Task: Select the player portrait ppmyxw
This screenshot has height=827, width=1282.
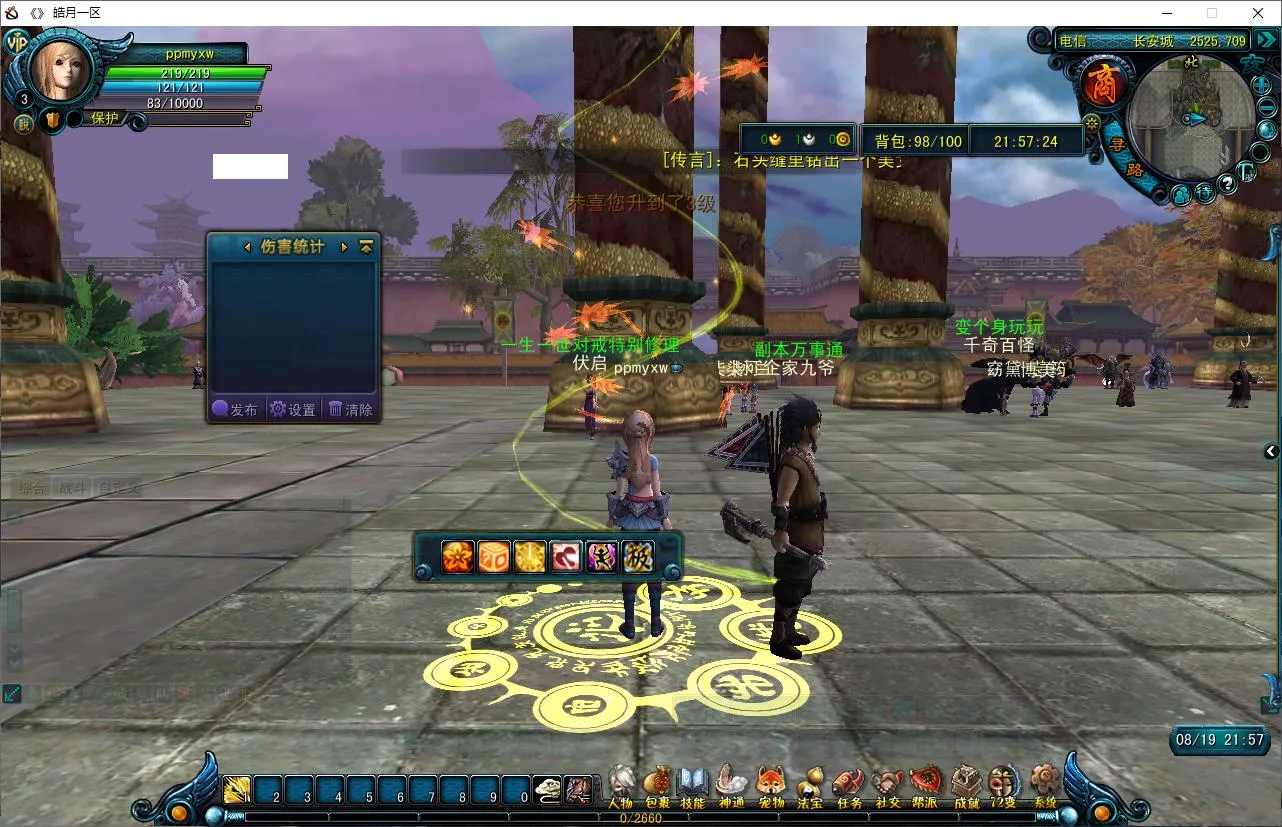Action: [62, 69]
